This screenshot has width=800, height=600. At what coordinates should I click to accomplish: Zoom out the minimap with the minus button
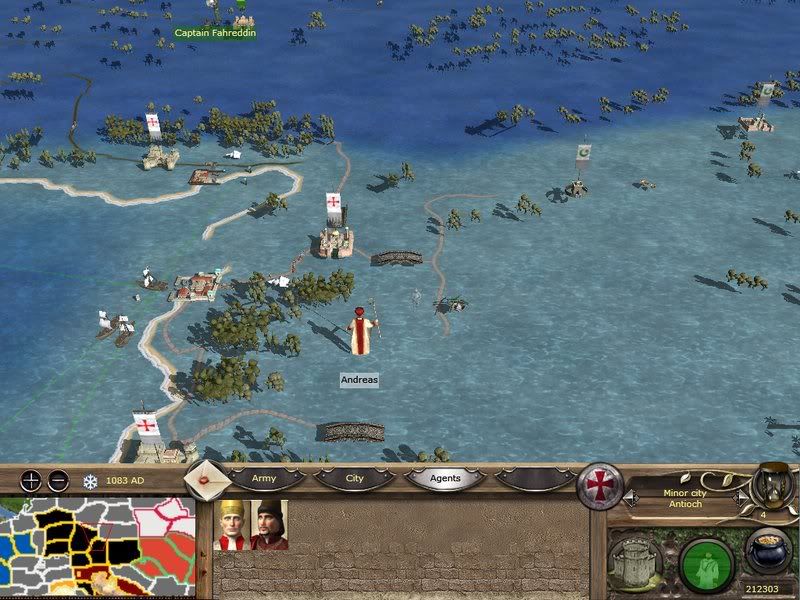pyautogui.click(x=58, y=480)
